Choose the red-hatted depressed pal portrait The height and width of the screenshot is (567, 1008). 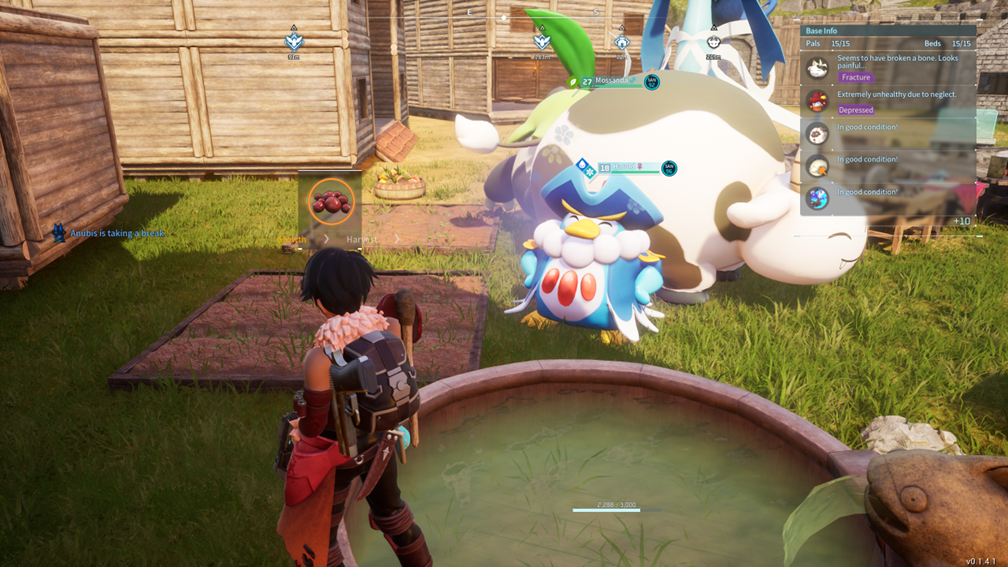coord(818,101)
